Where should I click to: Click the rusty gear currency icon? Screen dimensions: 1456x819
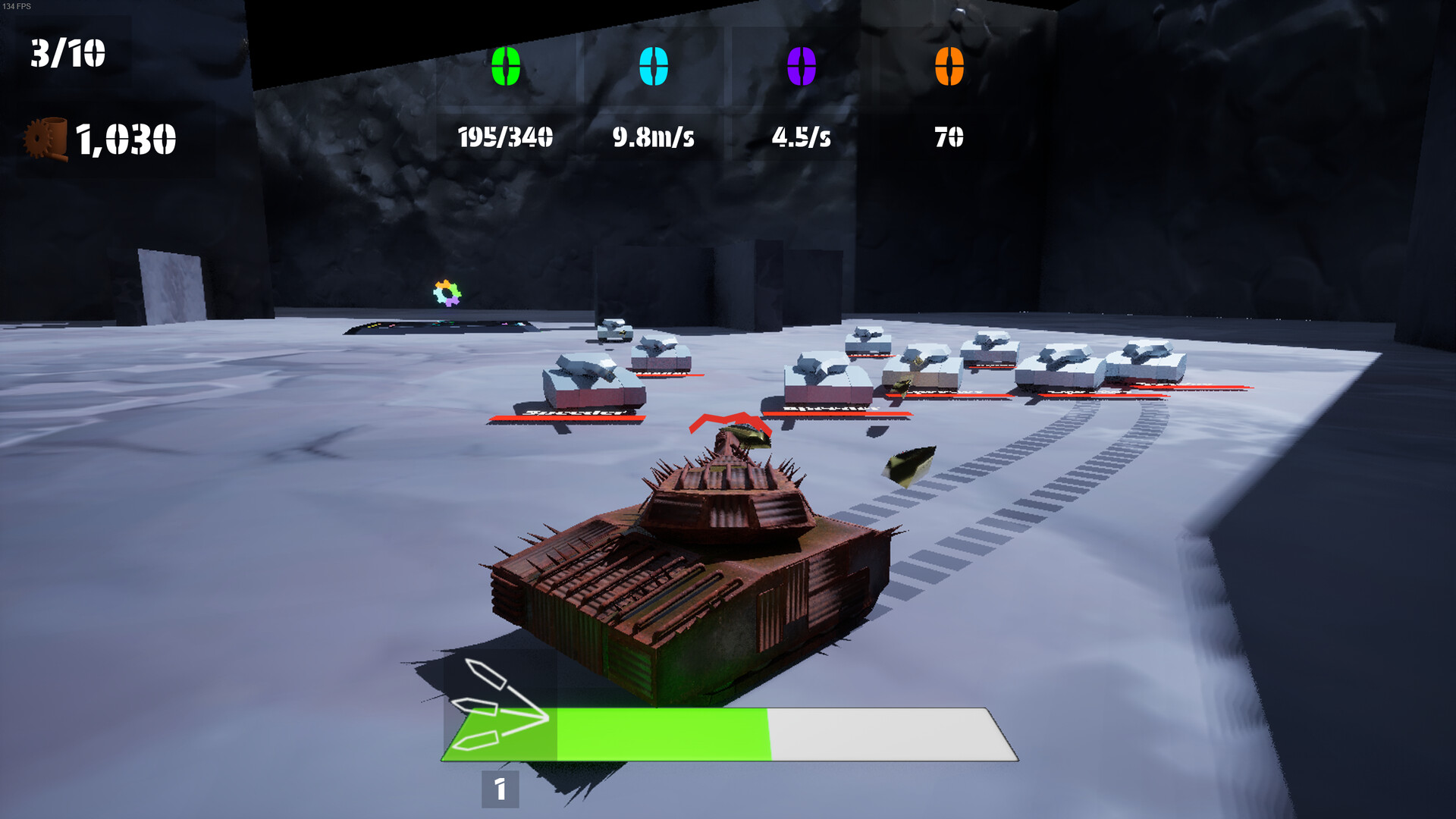[x=46, y=138]
